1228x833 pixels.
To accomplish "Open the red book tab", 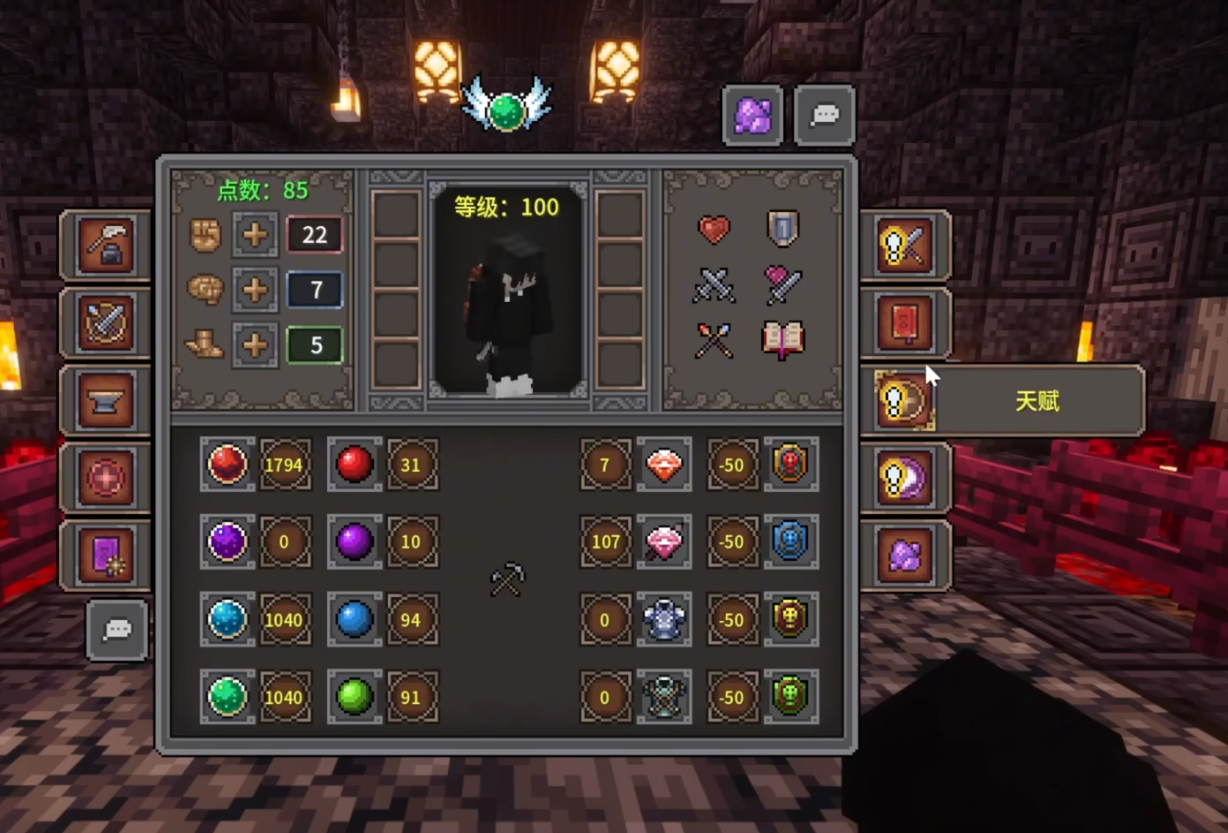I will click(x=904, y=324).
